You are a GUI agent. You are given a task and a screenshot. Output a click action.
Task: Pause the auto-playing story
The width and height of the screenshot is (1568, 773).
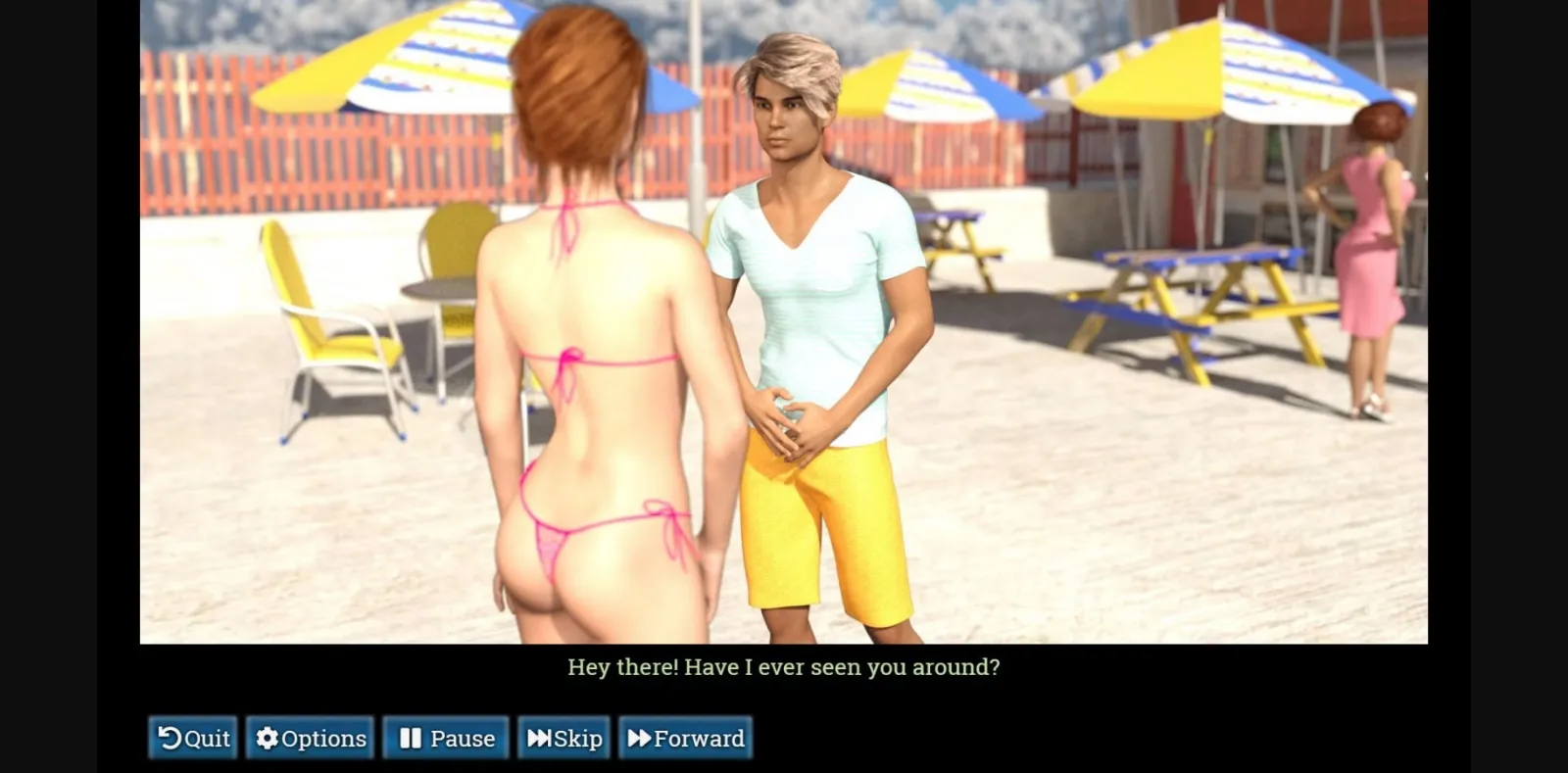[x=446, y=738]
